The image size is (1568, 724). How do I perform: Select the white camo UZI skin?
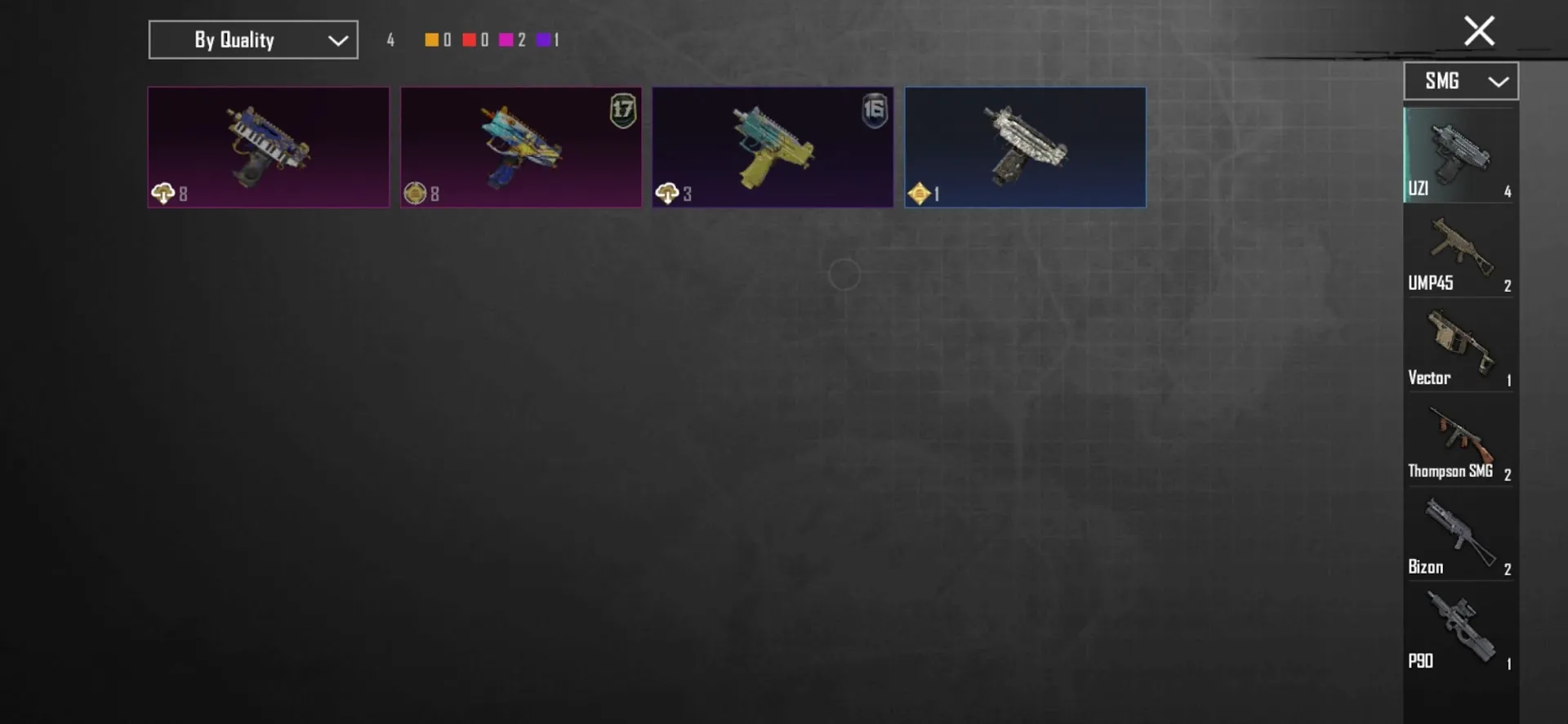tap(1025, 147)
